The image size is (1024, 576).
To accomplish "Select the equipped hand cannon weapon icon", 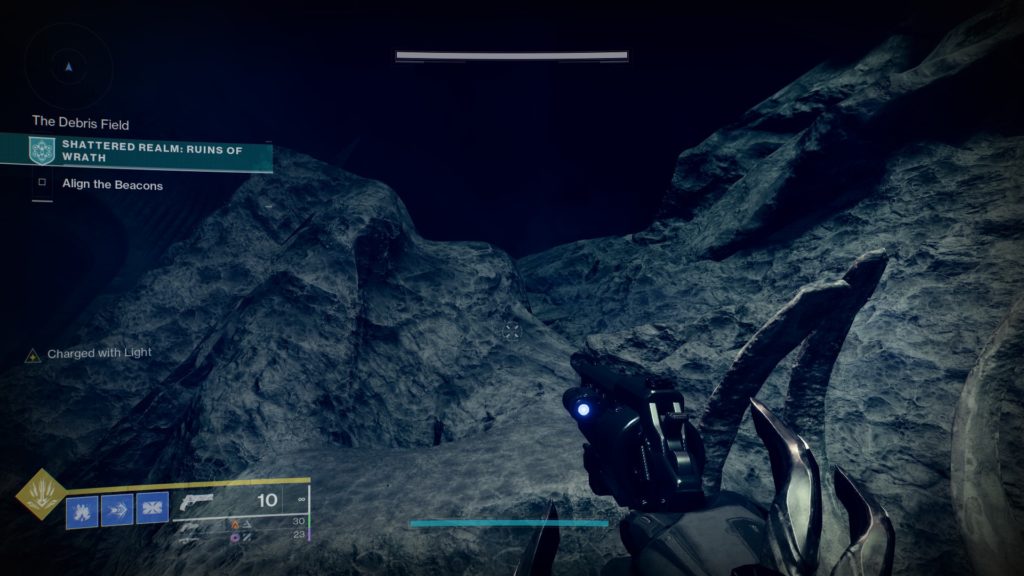I will 198,501.
